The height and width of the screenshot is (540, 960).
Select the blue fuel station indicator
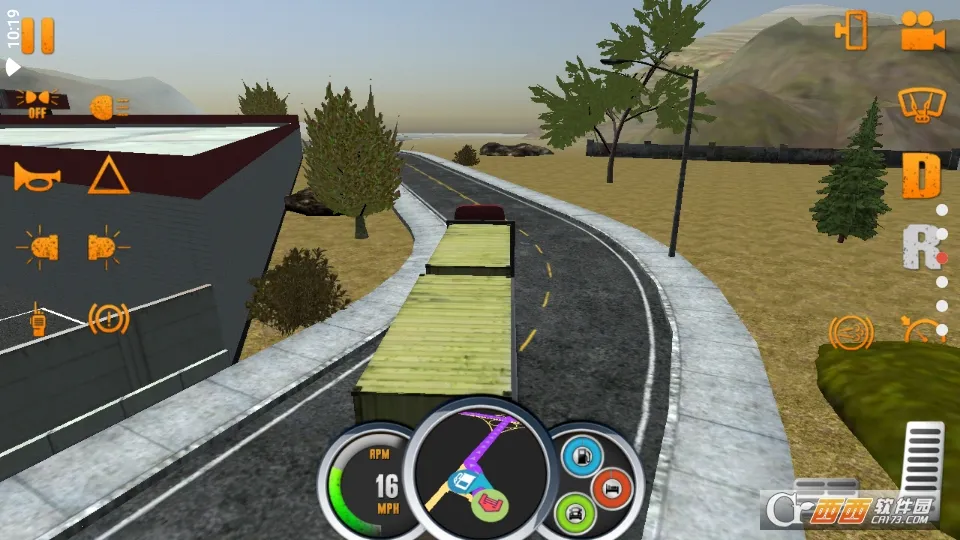(579, 457)
